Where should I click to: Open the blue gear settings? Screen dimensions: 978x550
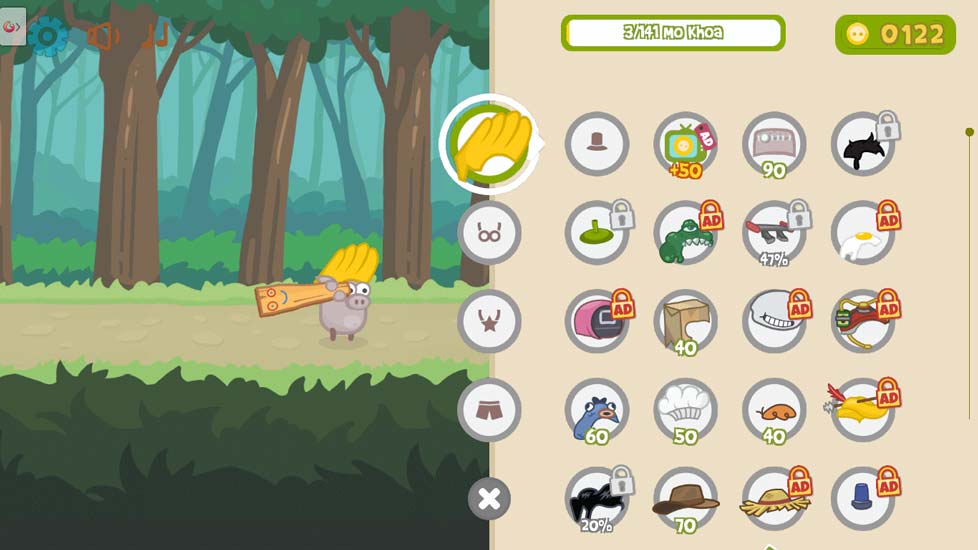[47, 36]
